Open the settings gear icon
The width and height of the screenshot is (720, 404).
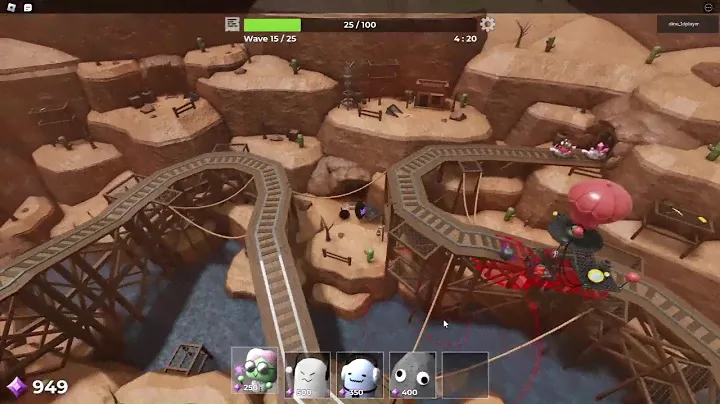coord(487,24)
